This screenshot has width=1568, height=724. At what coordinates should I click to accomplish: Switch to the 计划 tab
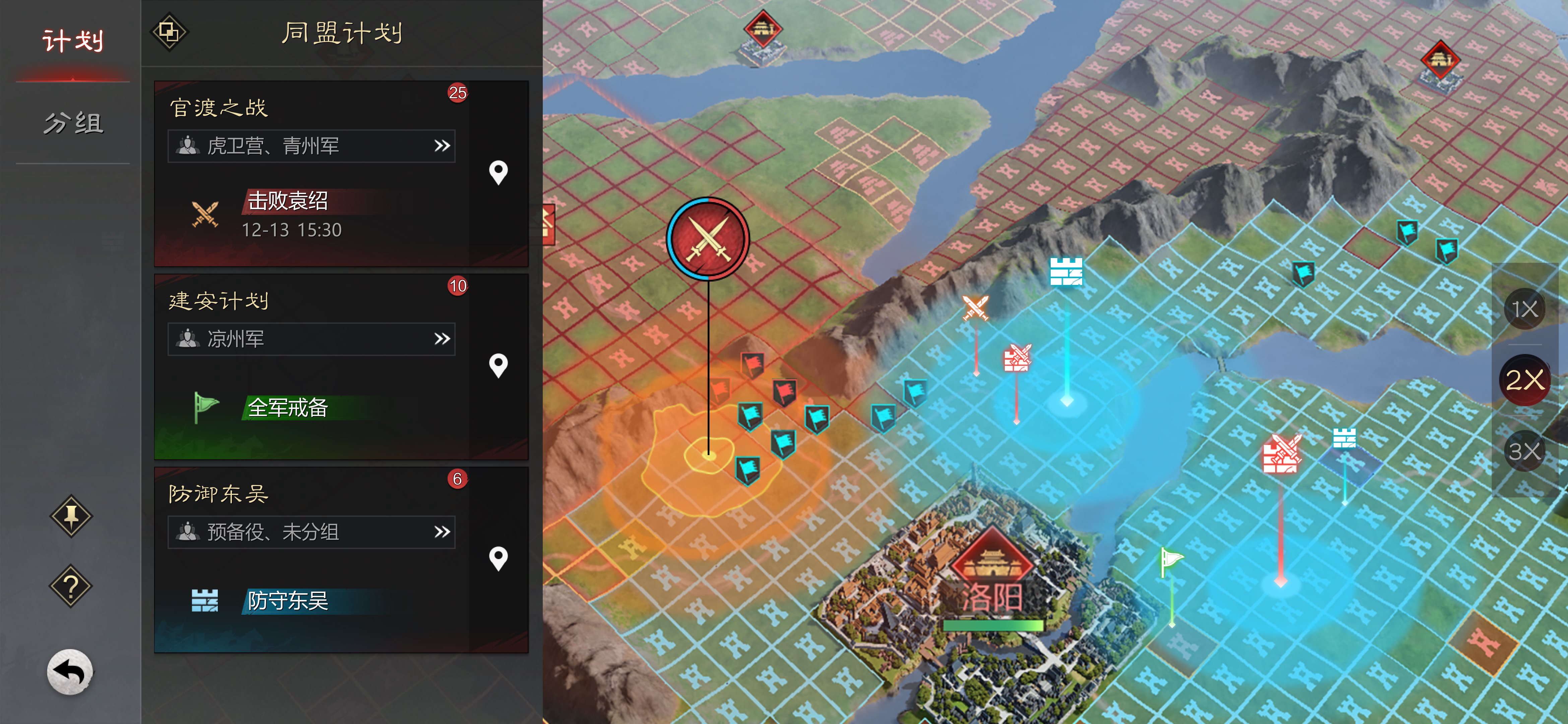72,42
